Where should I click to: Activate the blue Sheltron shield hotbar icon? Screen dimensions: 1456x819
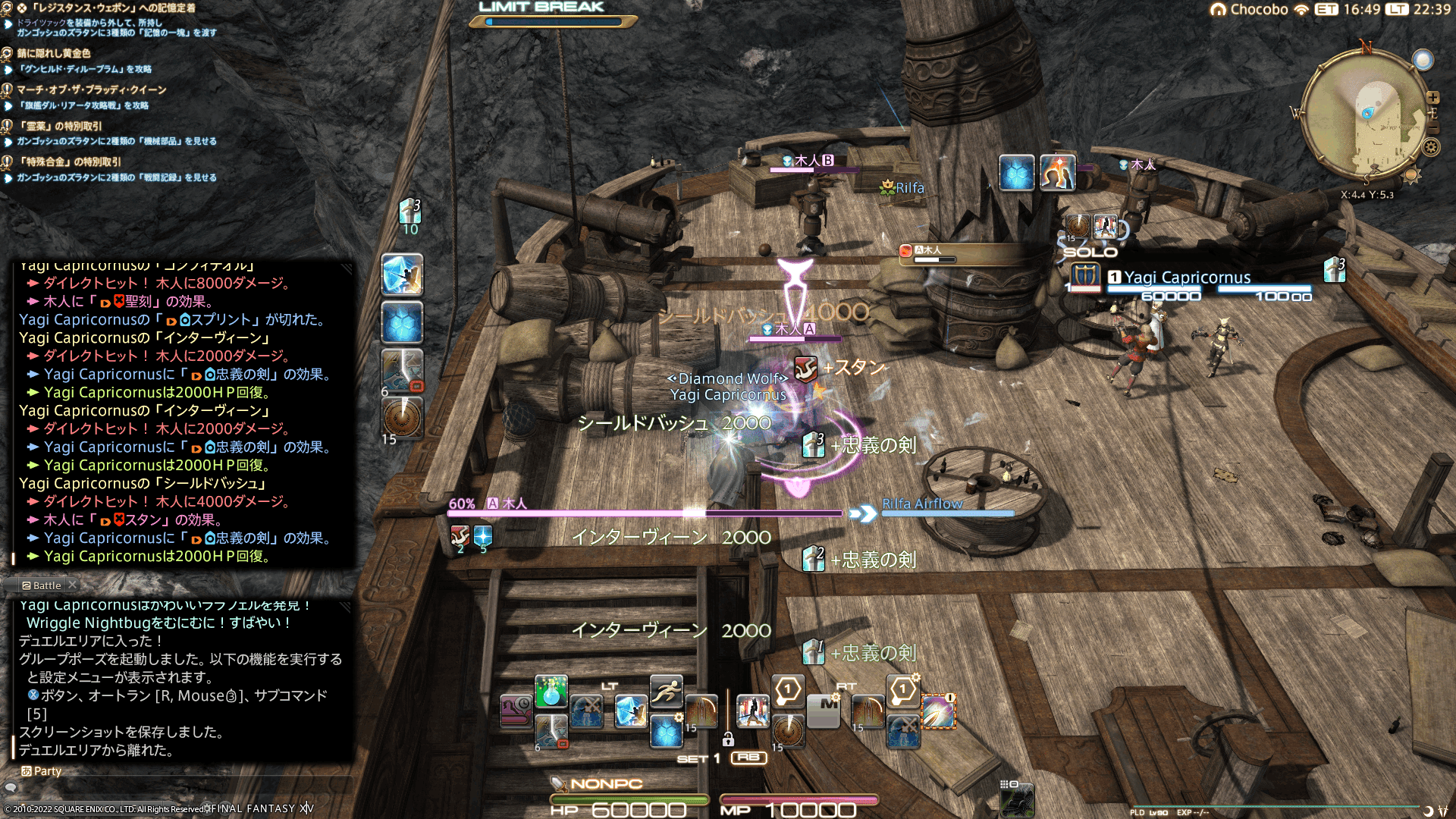665,731
